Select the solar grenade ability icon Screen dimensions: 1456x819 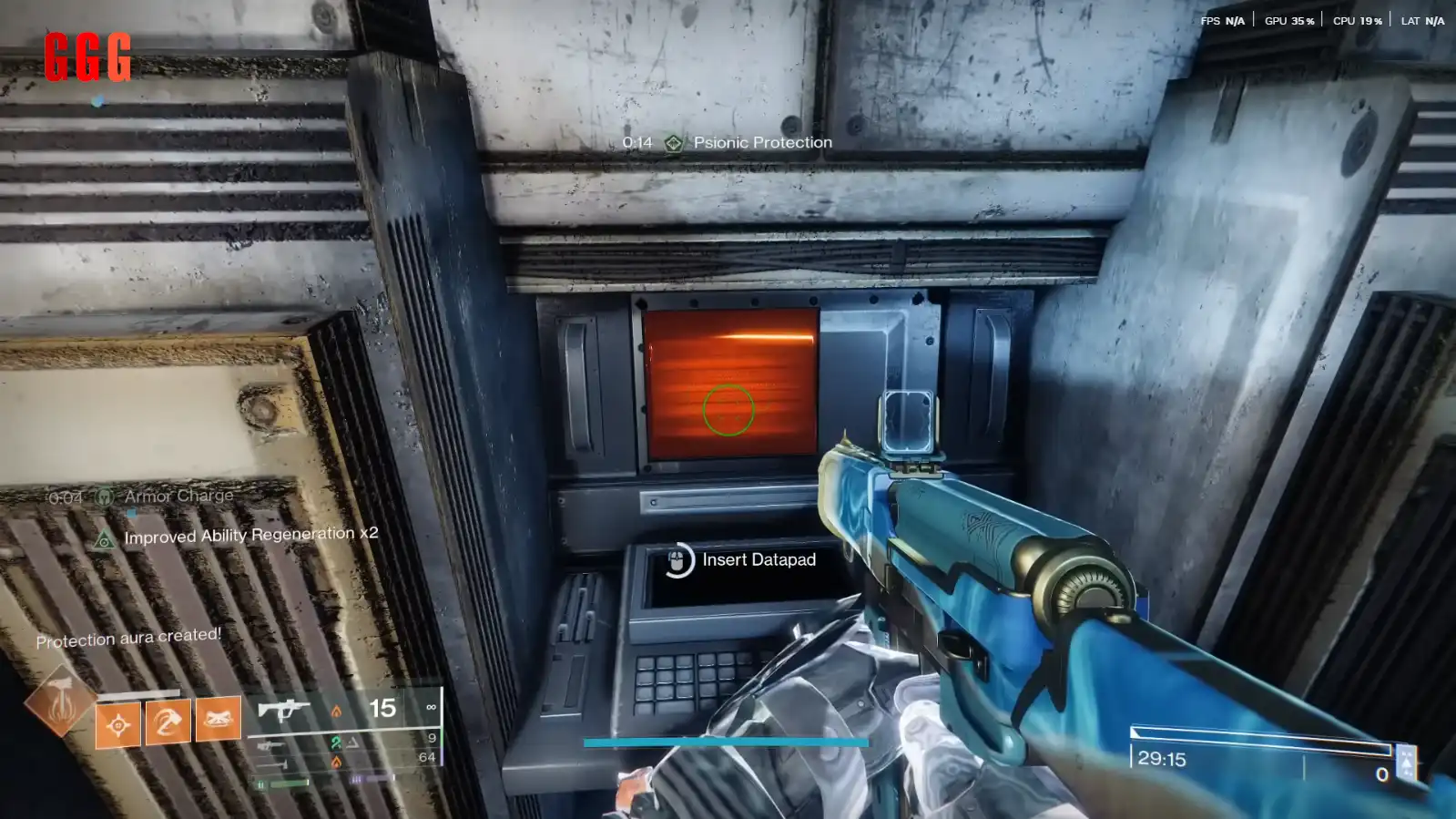point(118,725)
